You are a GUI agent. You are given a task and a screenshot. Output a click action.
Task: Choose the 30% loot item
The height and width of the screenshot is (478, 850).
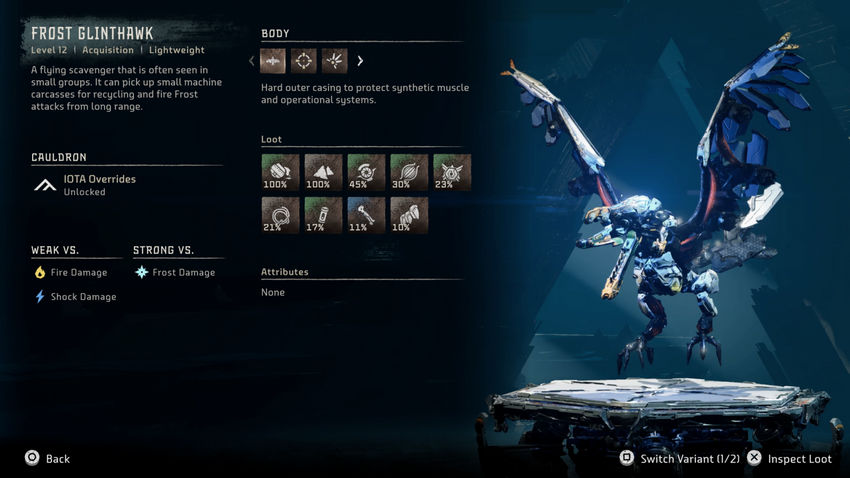coord(409,172)
